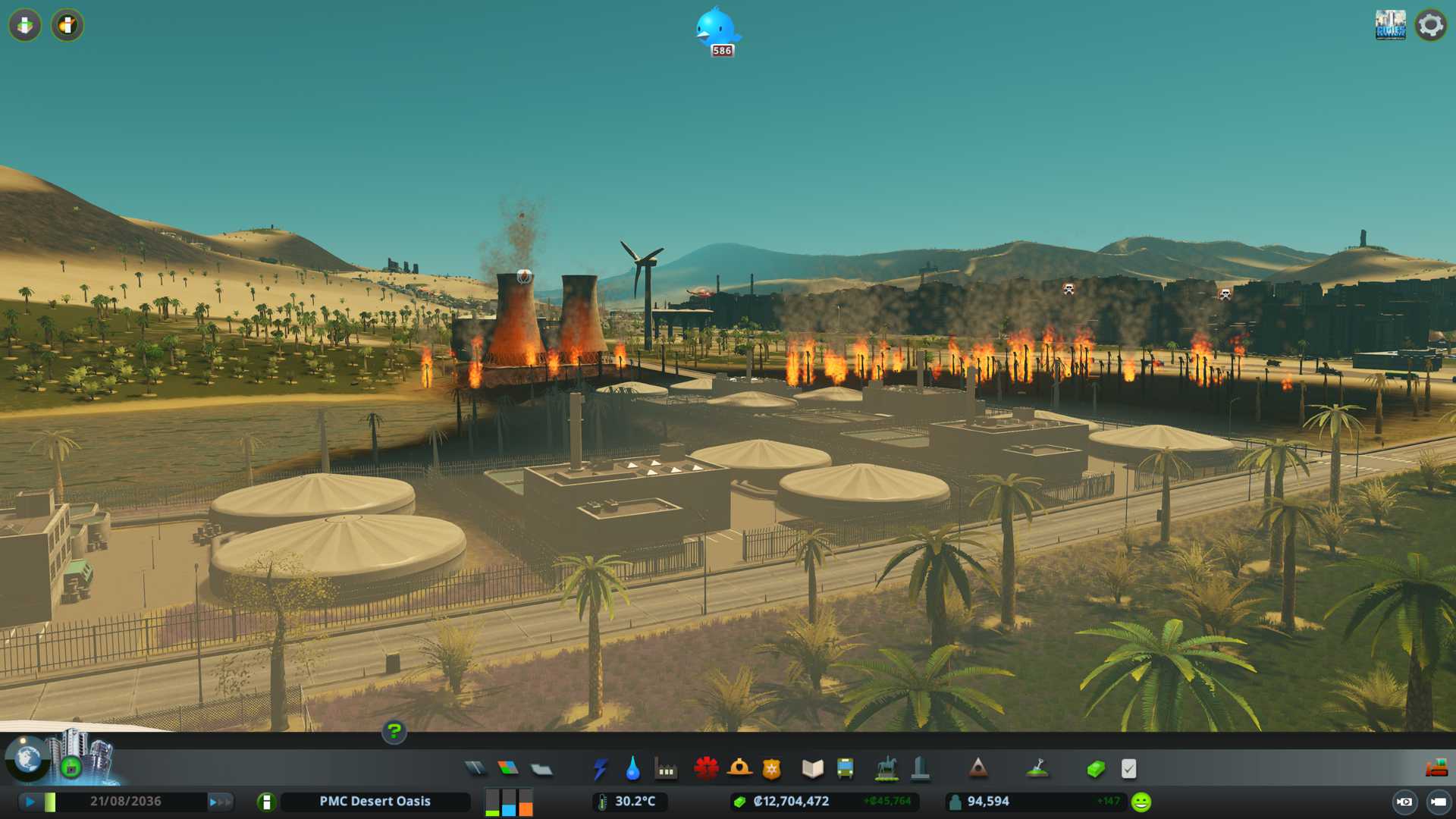Select the Fire Department helmet icon
The width and height of the screenshot is (1456, 819).
point(739,769)
